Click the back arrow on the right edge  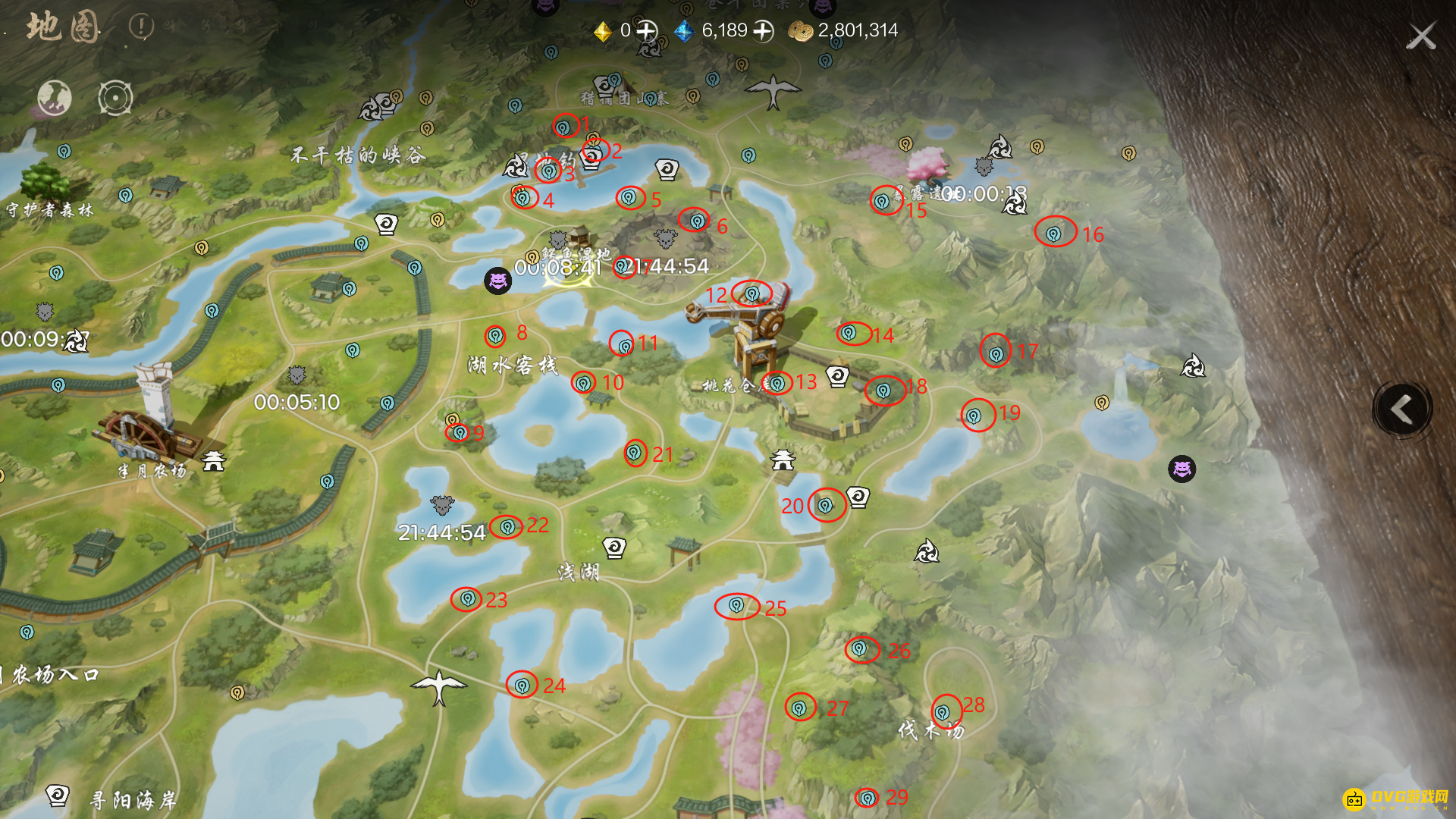(1402, 409)
